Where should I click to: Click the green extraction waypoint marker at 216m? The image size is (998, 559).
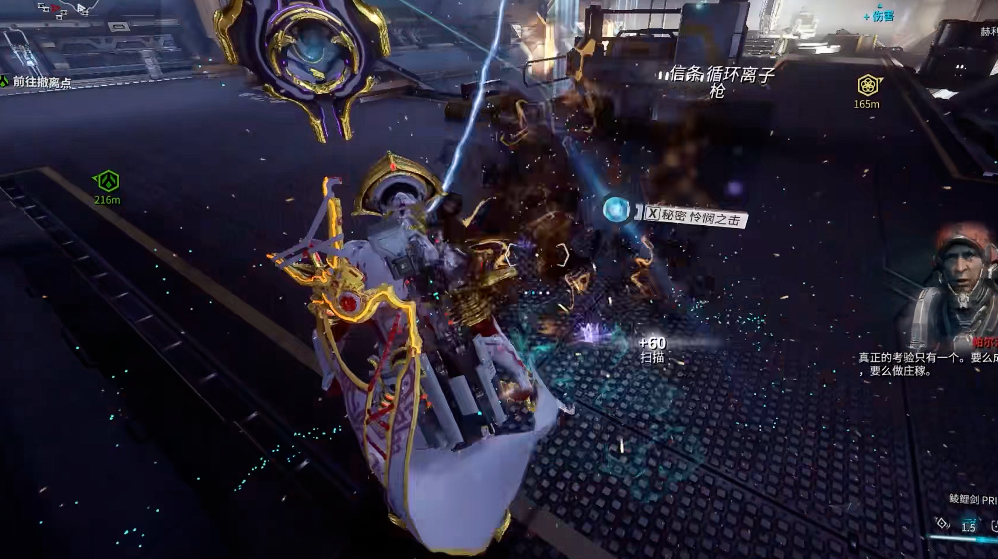tap(107, 182)
